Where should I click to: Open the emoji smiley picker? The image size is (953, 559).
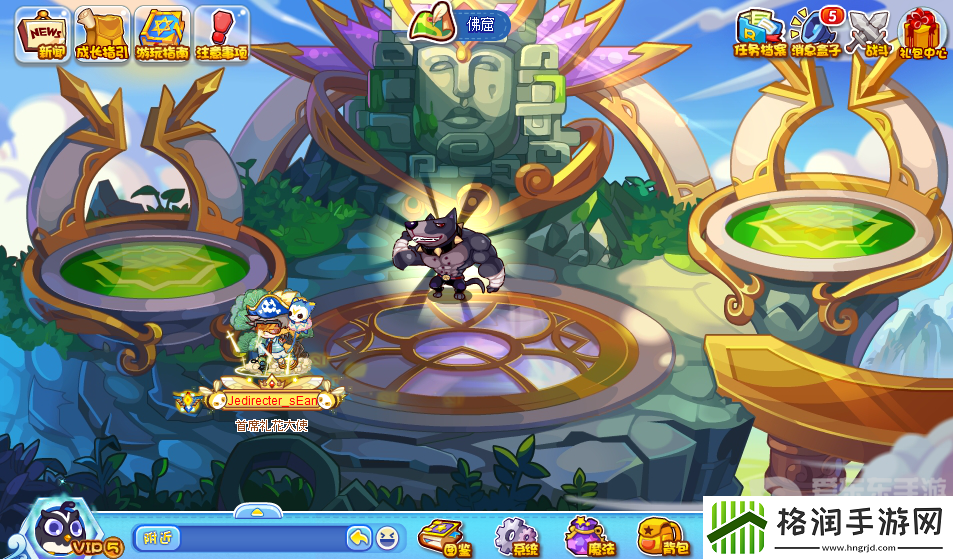click(387, 537)
